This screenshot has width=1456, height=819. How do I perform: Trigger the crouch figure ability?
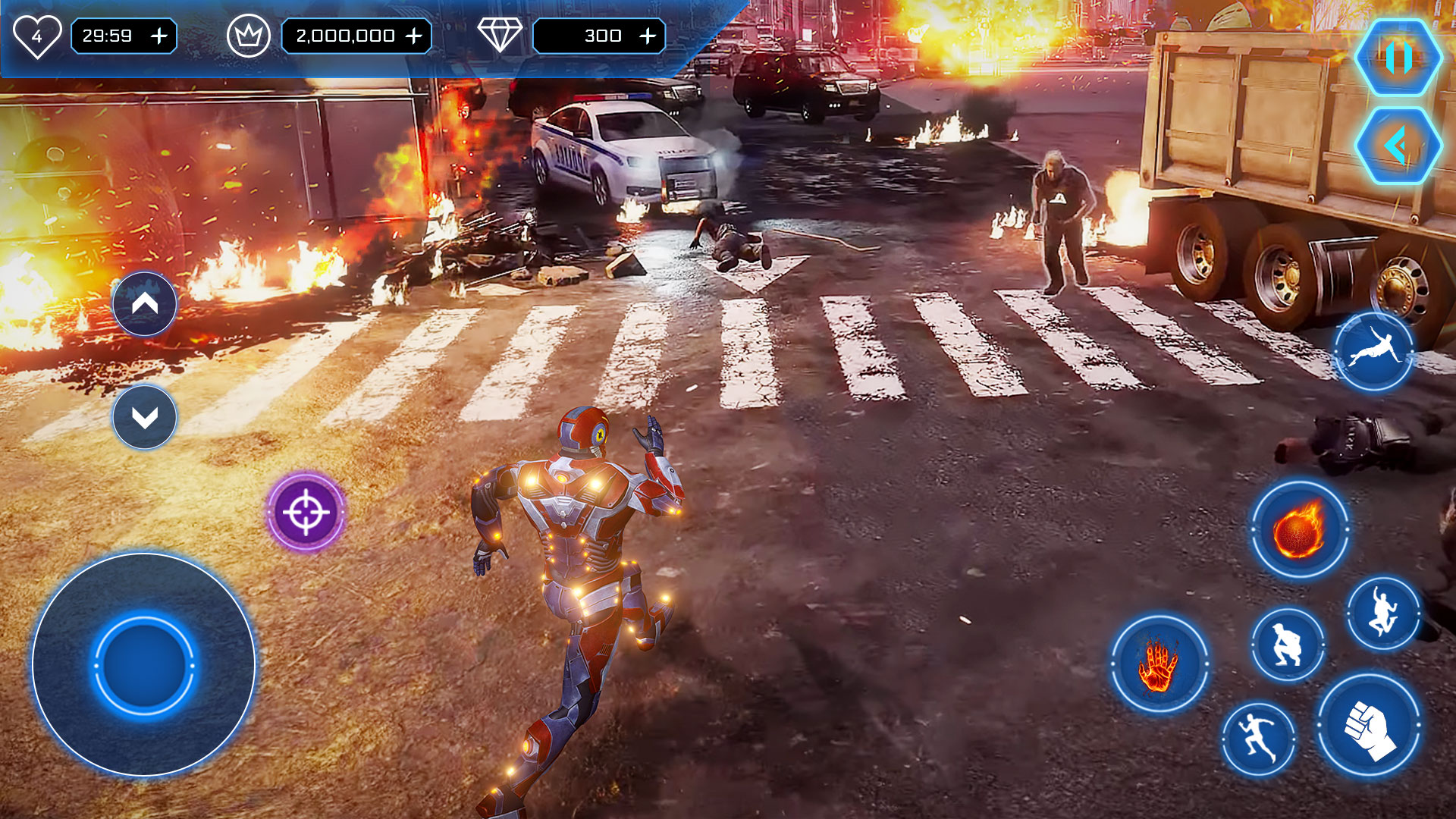click(x=1287, y=645)
